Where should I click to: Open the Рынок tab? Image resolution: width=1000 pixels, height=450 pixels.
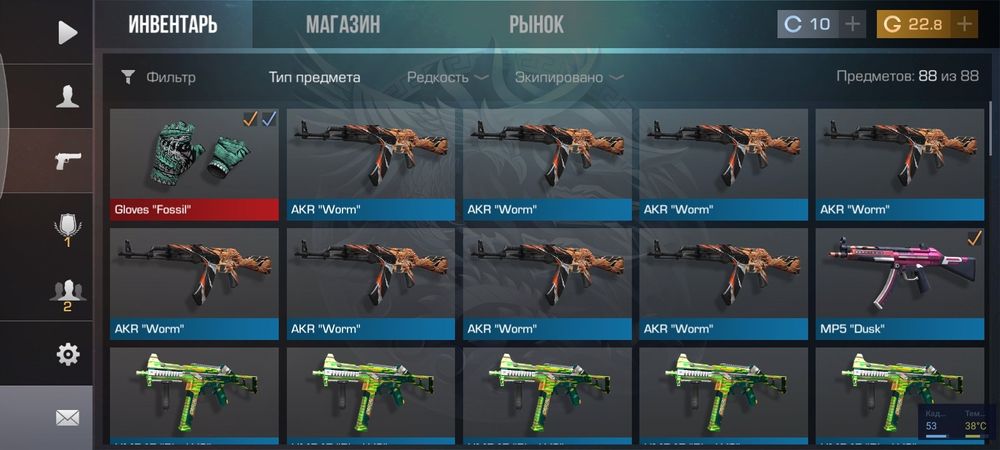pyautogui.click(x=536, y=25)
